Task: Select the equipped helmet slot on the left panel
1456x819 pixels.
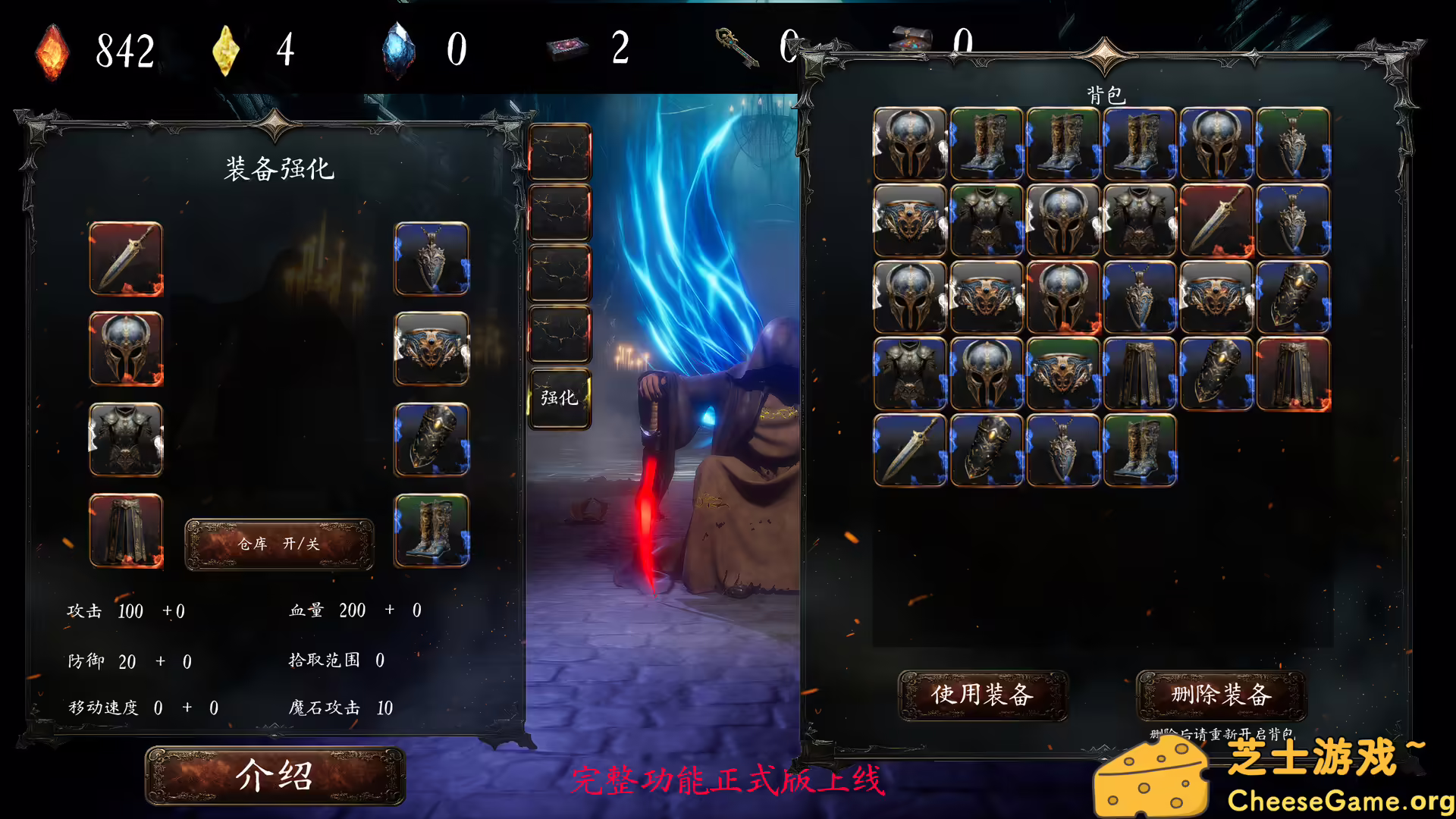Action: pyautogui.click(x=126, y=350)
